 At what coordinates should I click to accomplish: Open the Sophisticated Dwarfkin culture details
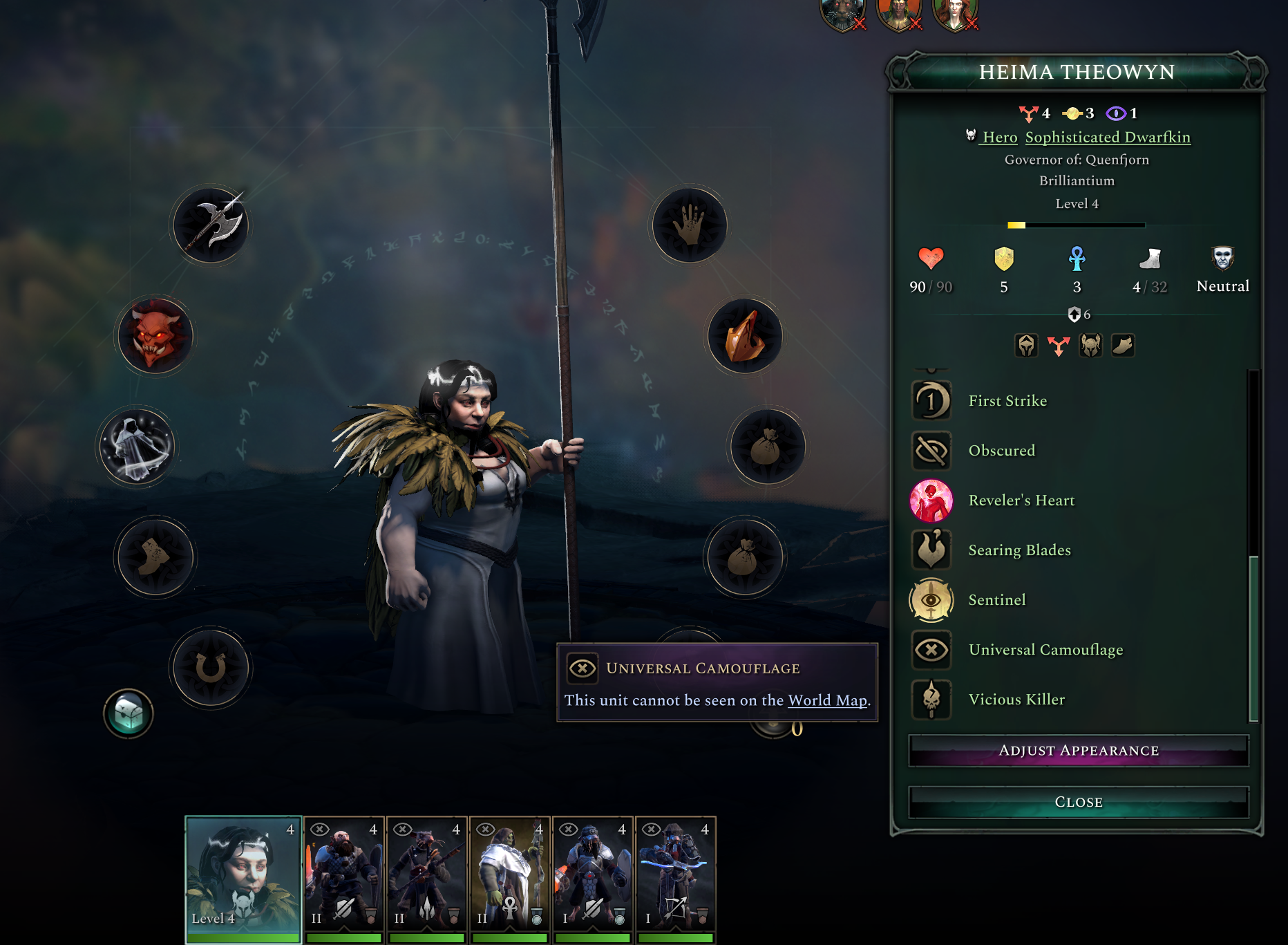pos(1108,137)
